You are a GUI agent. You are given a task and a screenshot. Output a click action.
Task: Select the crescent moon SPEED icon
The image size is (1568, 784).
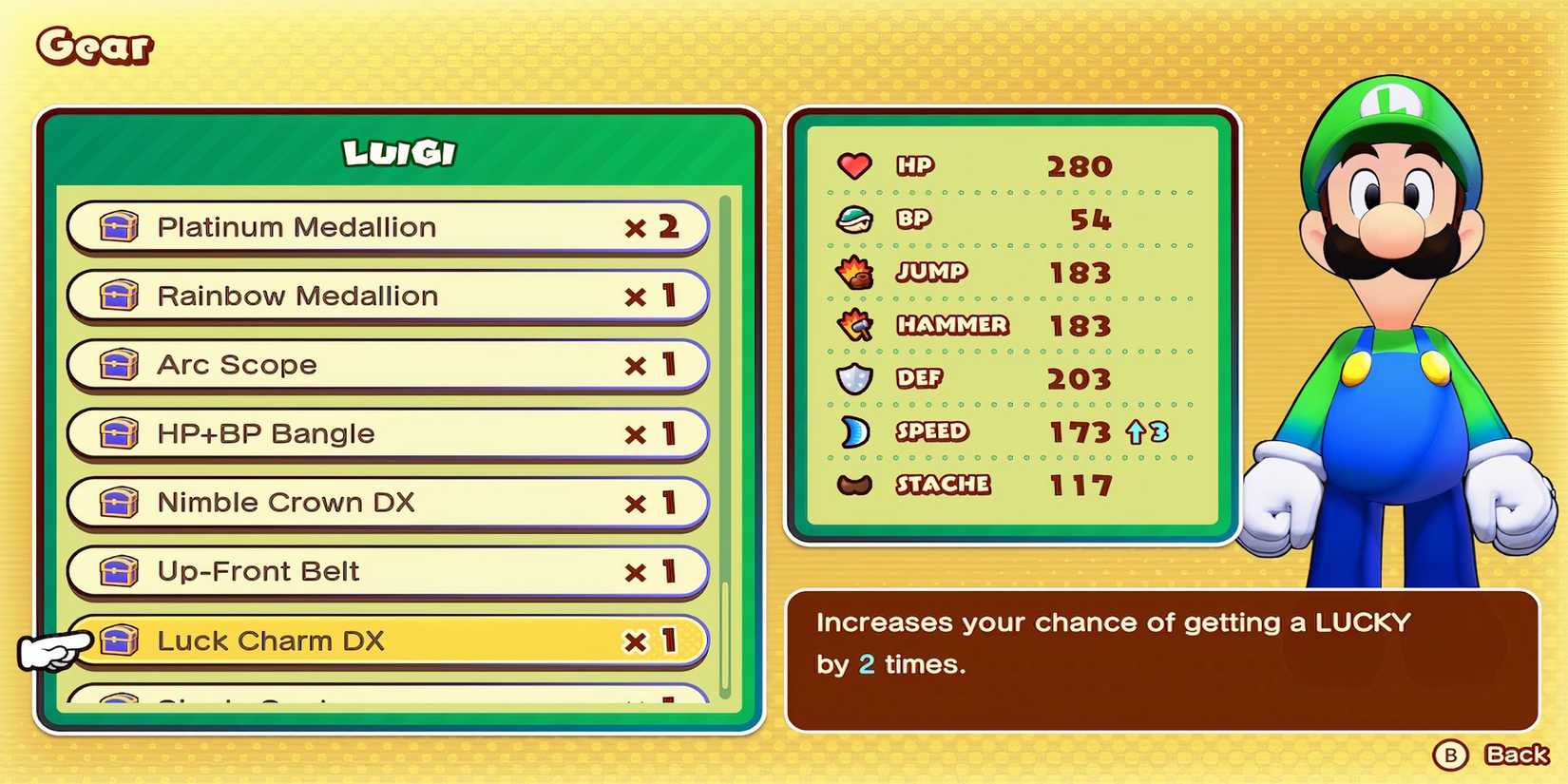854,431
